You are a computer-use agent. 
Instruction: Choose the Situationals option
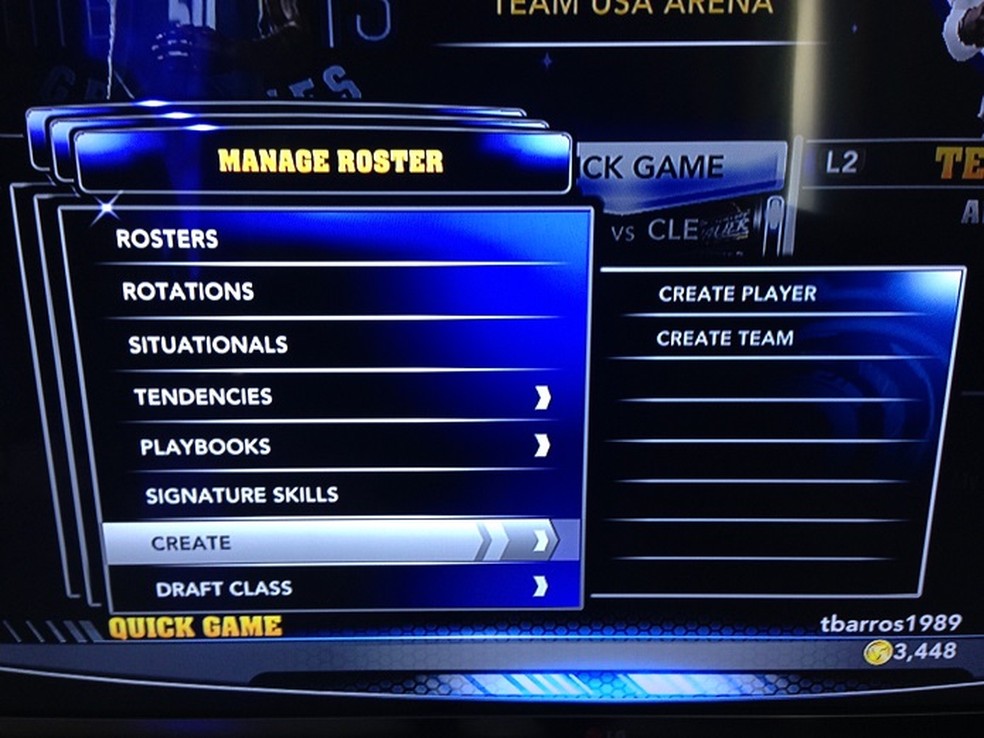[208, 345]
